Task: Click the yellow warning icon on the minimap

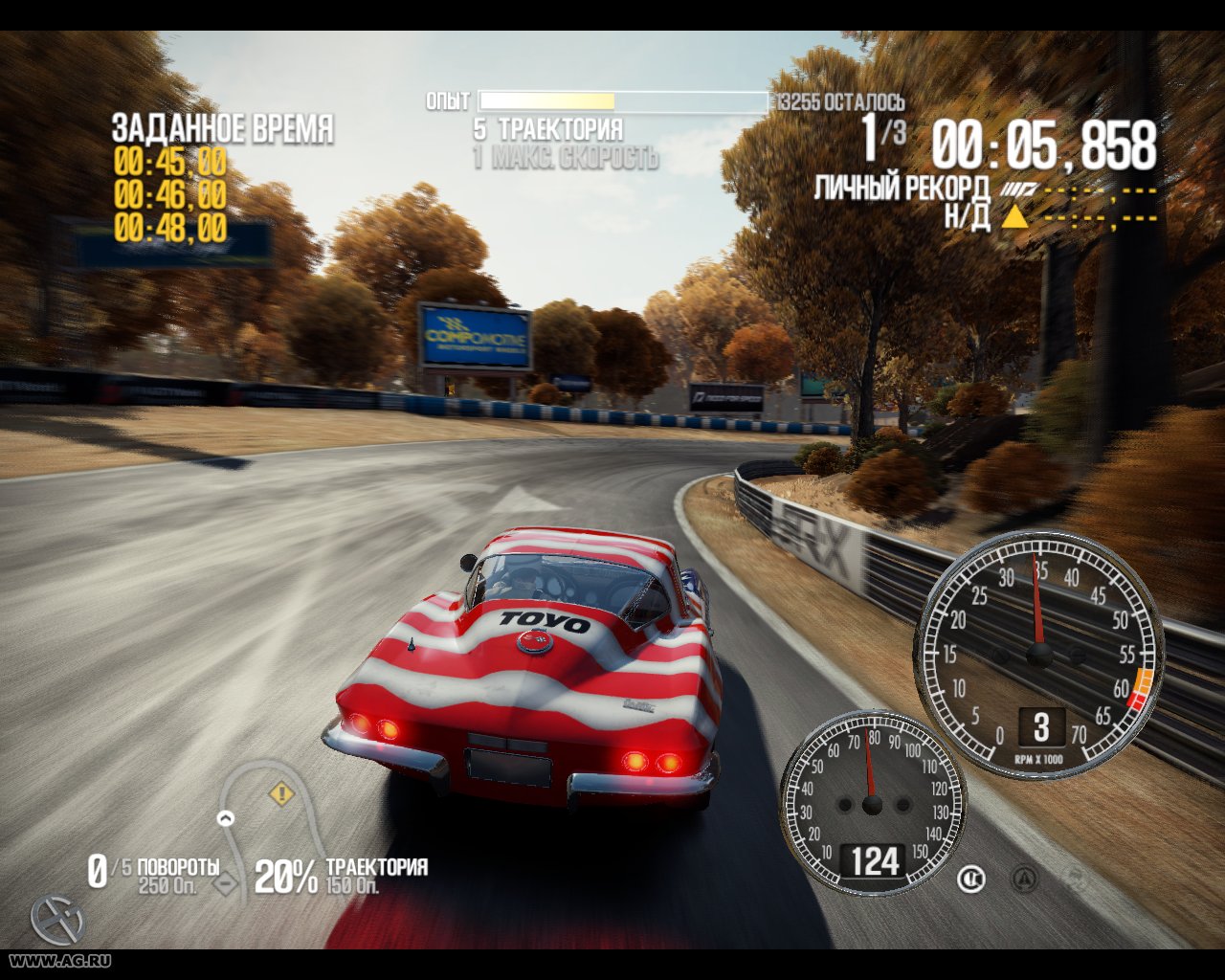Action: (281, 792)
